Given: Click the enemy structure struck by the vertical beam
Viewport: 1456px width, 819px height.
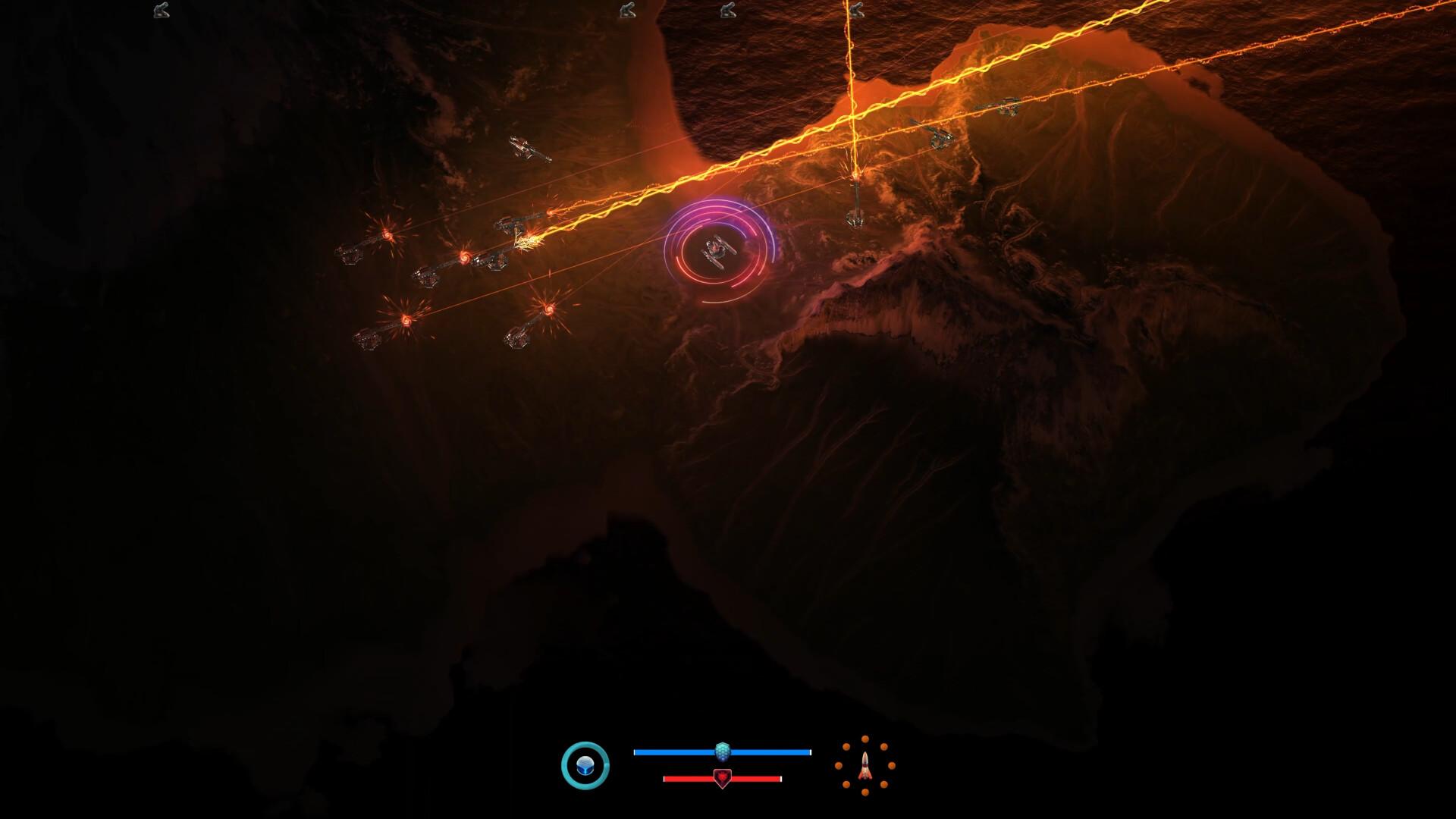Looking at the screenshot, I should tap(855, 209).
